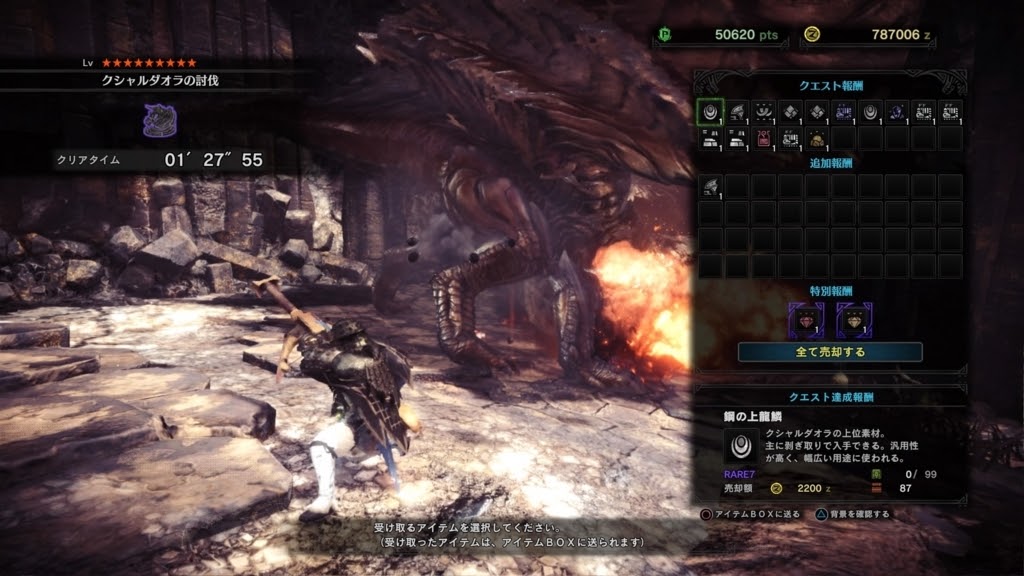Click the 全て売却する sell-all button
1024x576 pixels.
[830, 352]
